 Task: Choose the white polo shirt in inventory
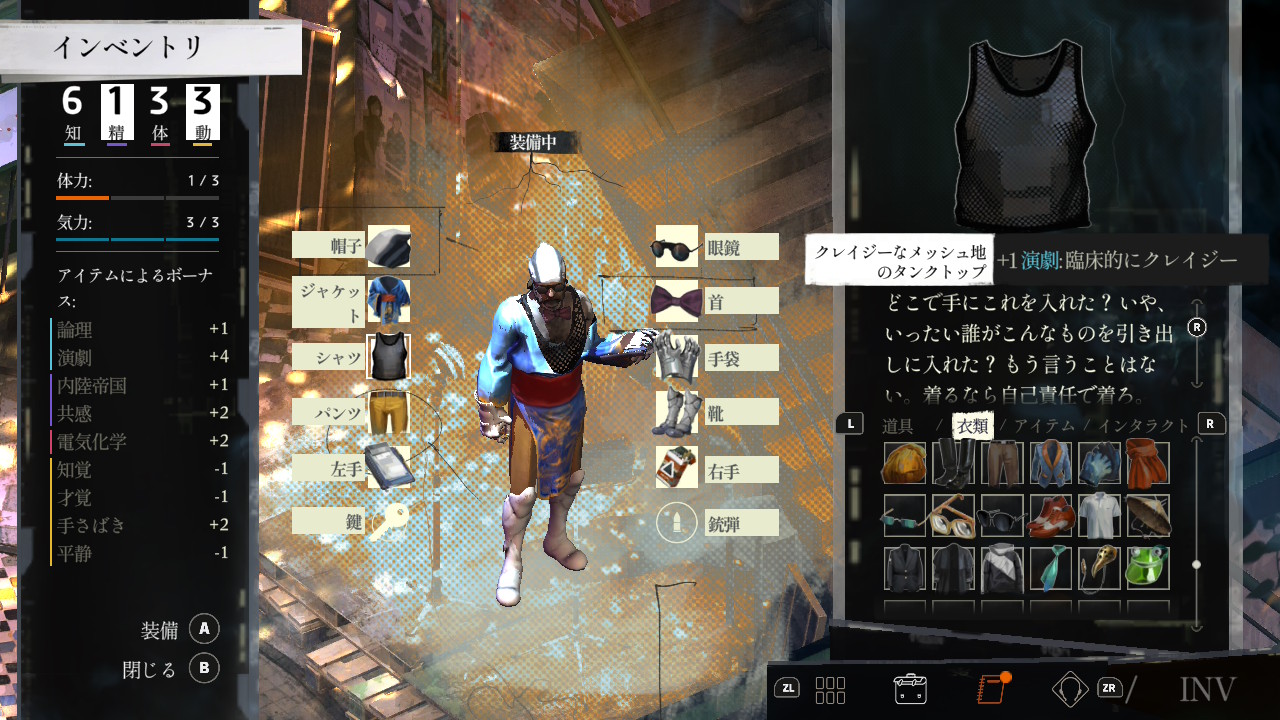point(1097,516)
